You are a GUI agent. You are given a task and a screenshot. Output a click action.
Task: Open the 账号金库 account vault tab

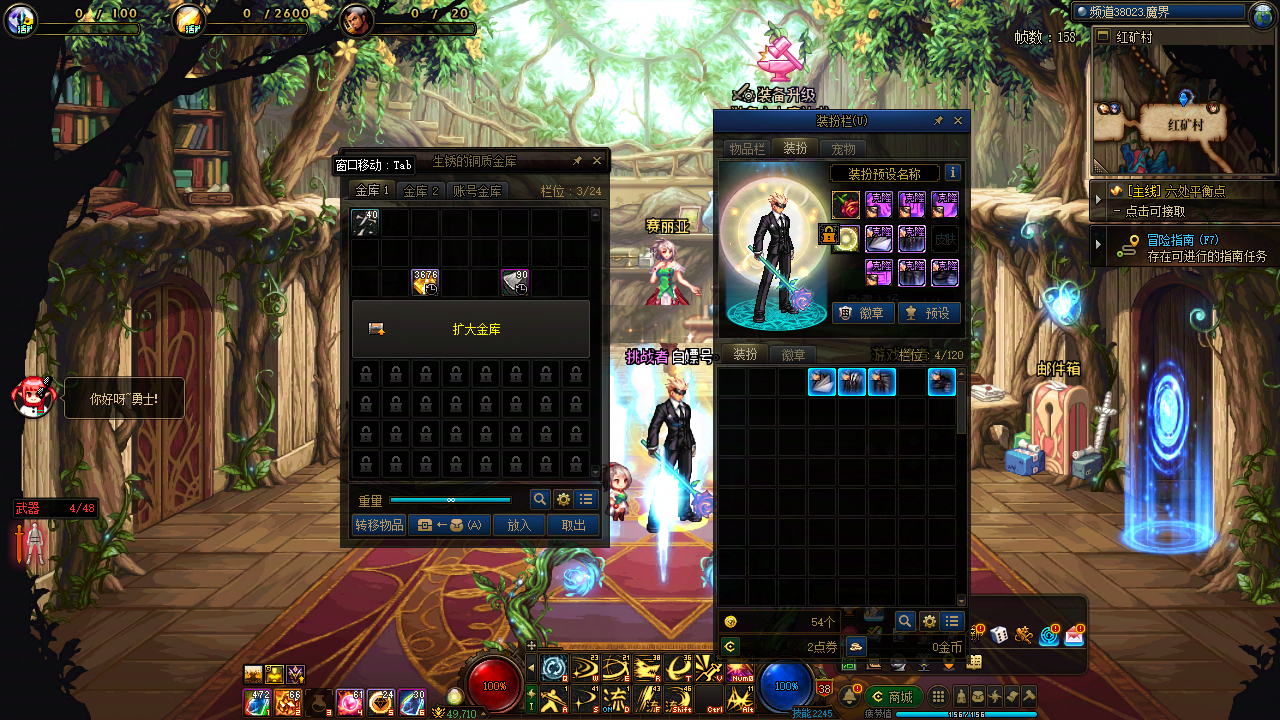(477, 191)
